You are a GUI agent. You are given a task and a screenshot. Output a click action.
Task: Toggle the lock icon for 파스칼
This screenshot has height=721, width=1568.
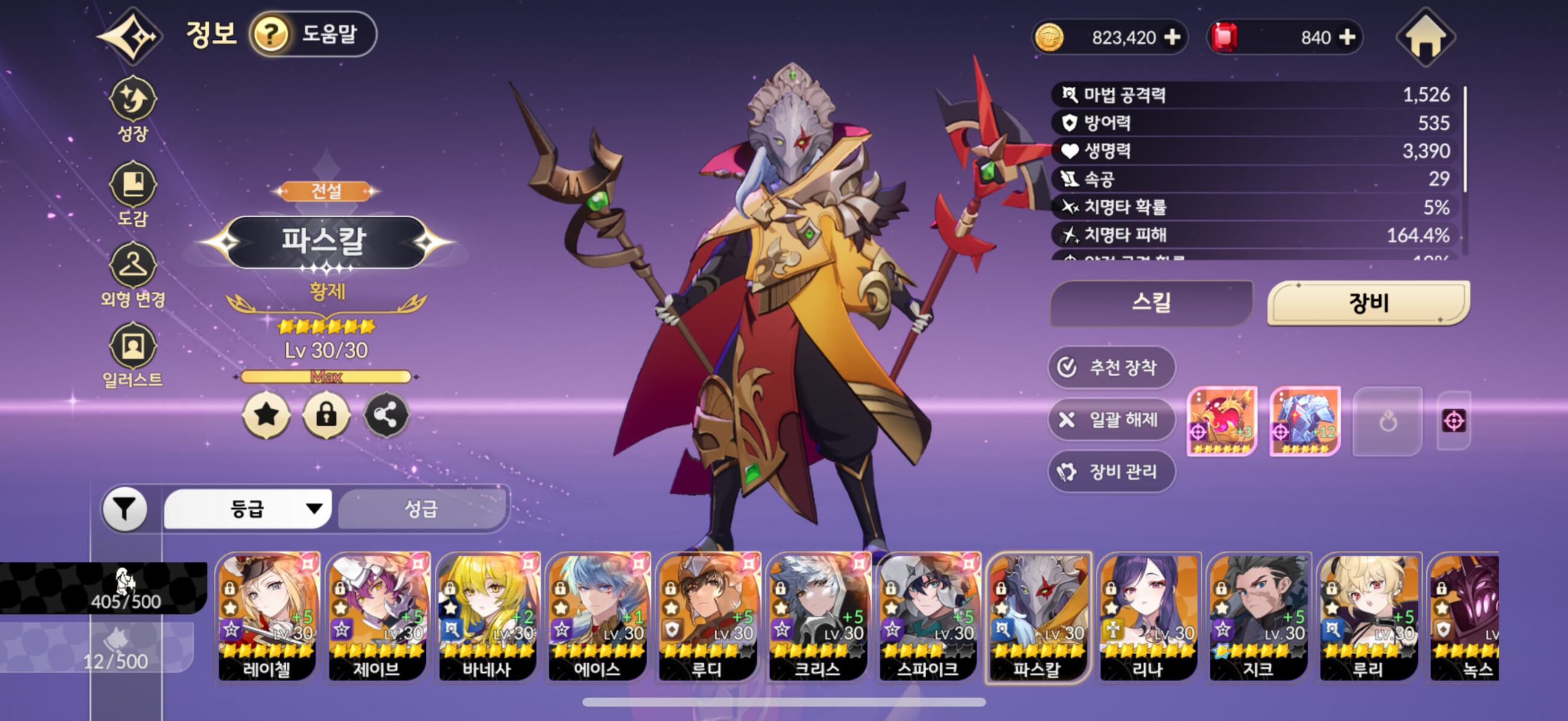[326, 415]
